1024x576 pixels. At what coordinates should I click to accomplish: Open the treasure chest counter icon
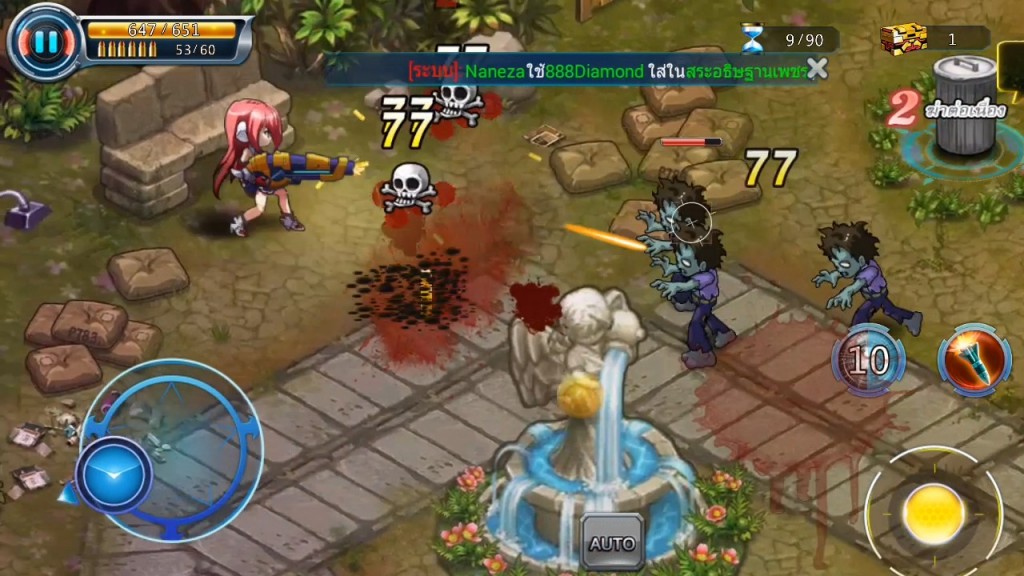pyautogui.click(x=904, y=39)
